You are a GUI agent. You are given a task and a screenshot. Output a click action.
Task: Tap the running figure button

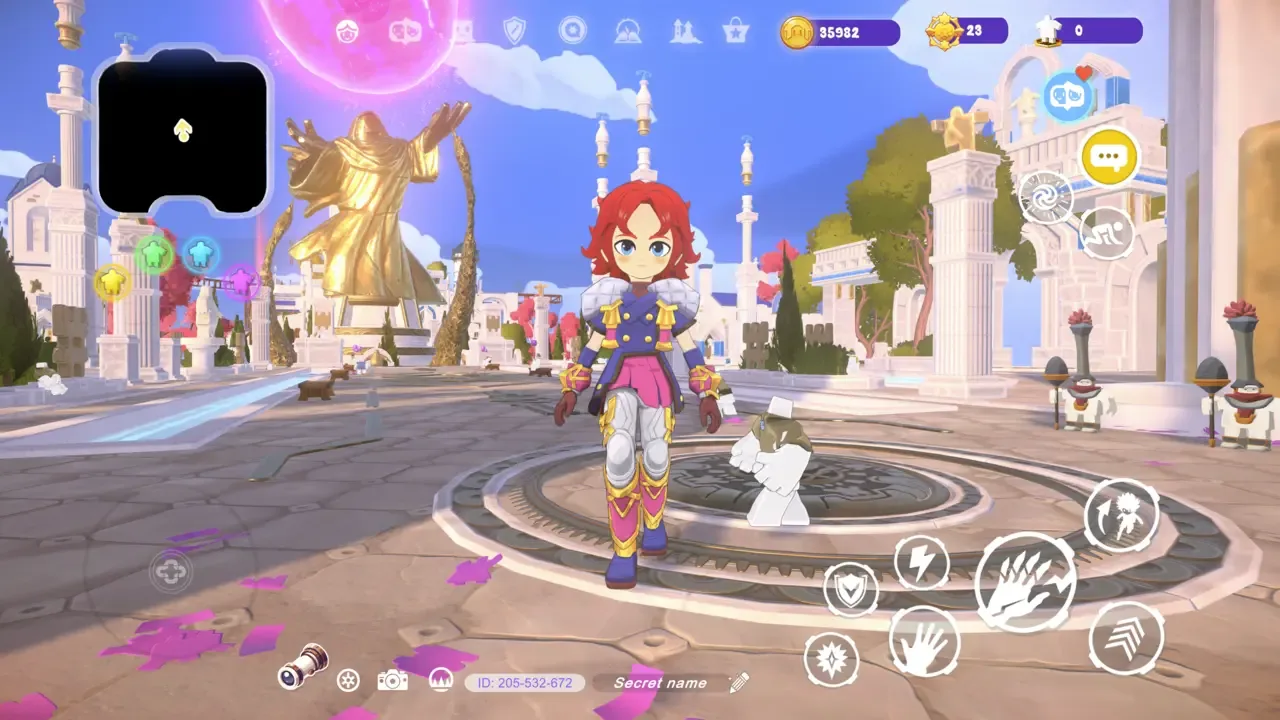click(1107, 234)
